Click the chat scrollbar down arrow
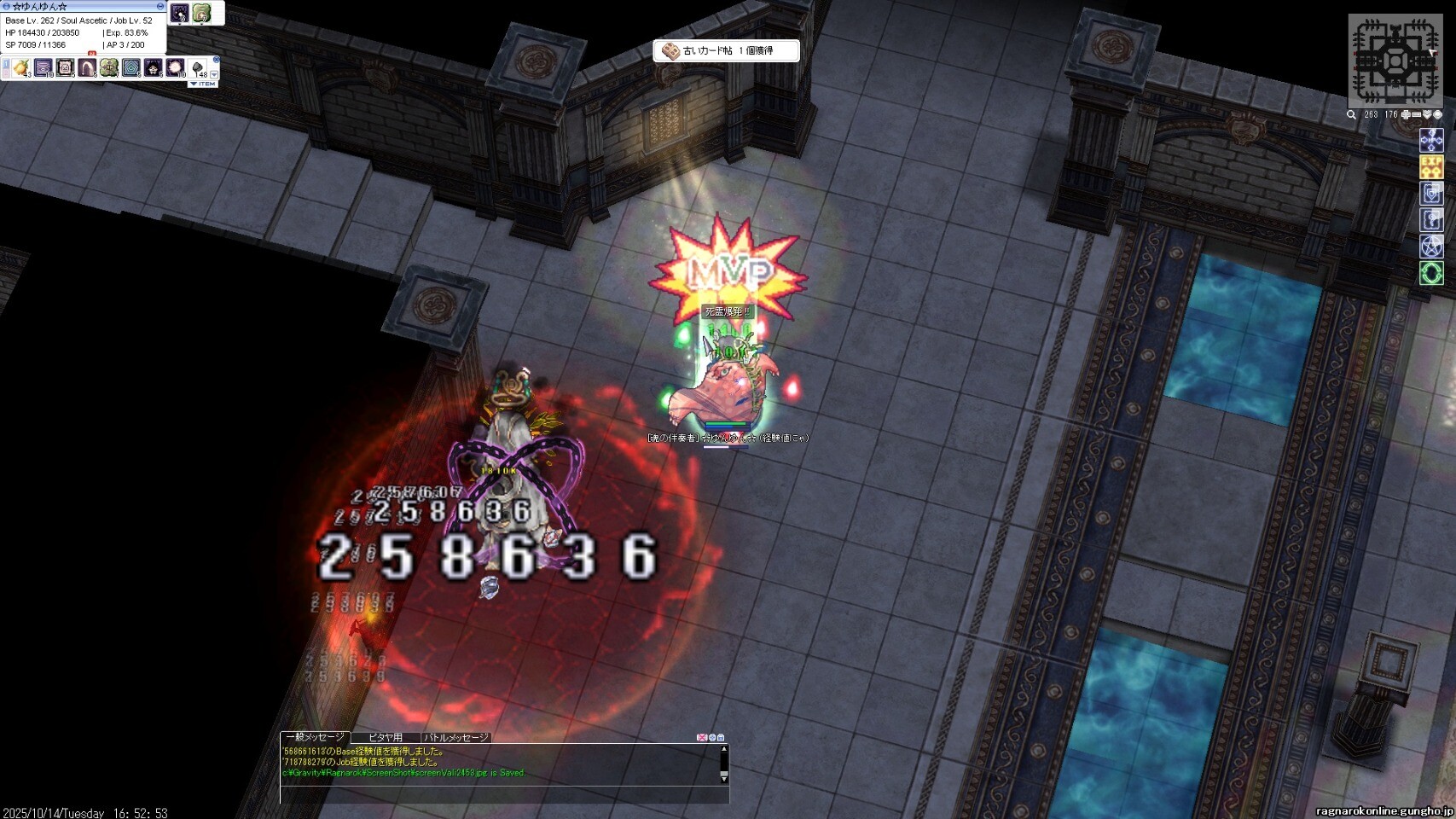This screenshot has width=1456, height=819. point(724,778)
